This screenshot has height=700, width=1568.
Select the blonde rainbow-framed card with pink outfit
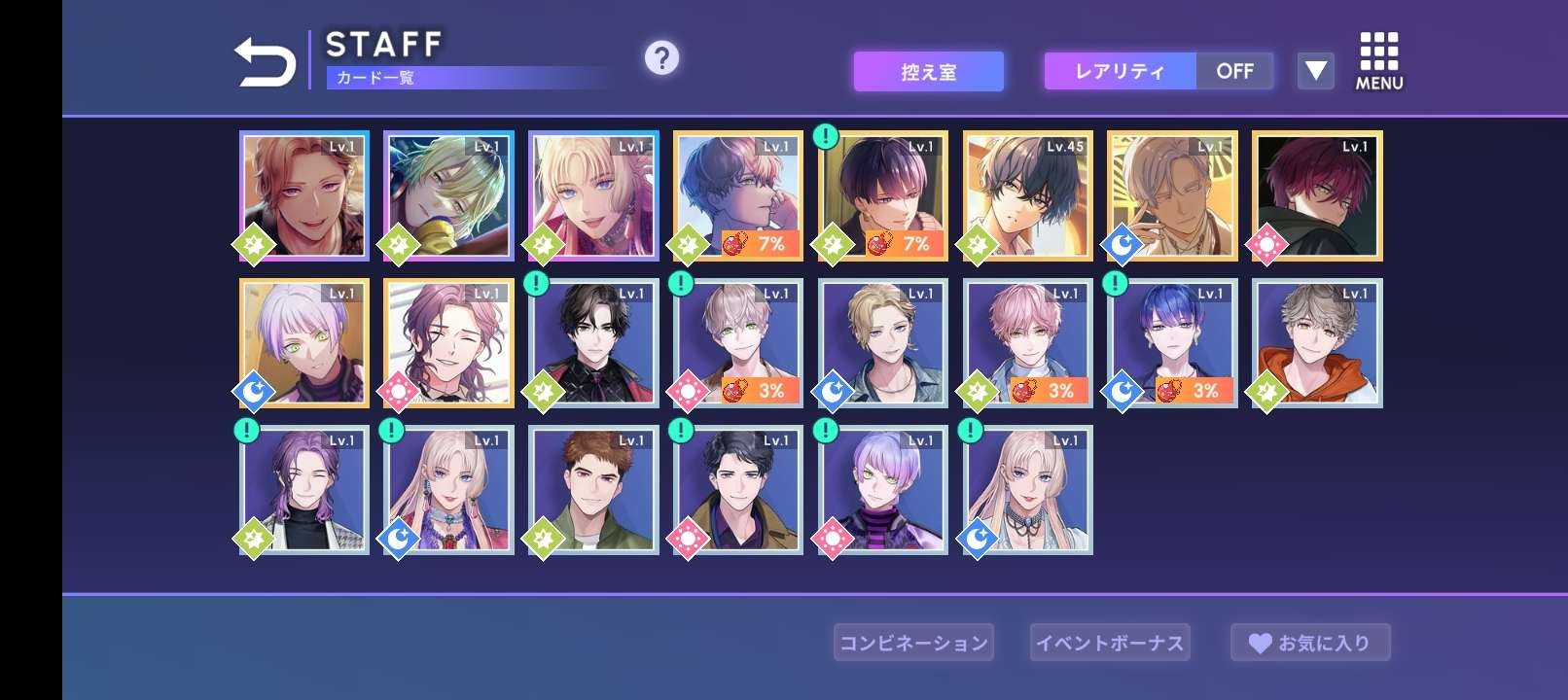point(593,196)
